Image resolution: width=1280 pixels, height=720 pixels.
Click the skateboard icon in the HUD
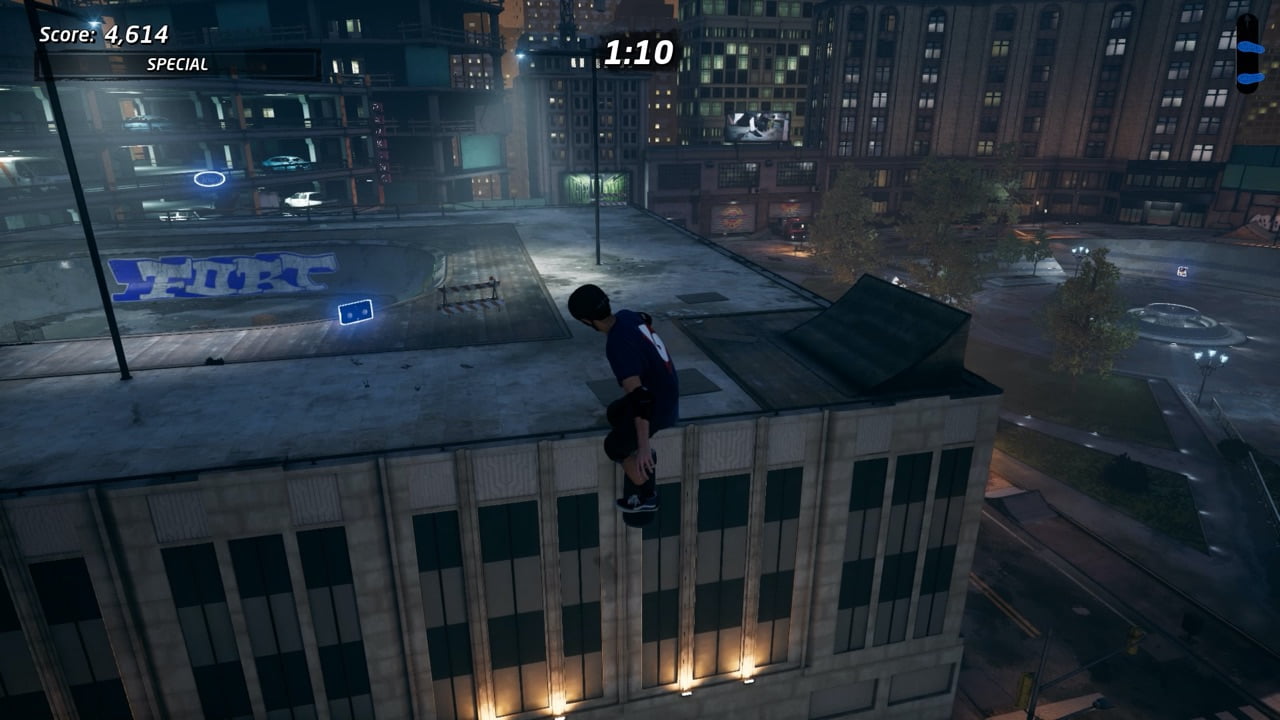(1248, 53)
